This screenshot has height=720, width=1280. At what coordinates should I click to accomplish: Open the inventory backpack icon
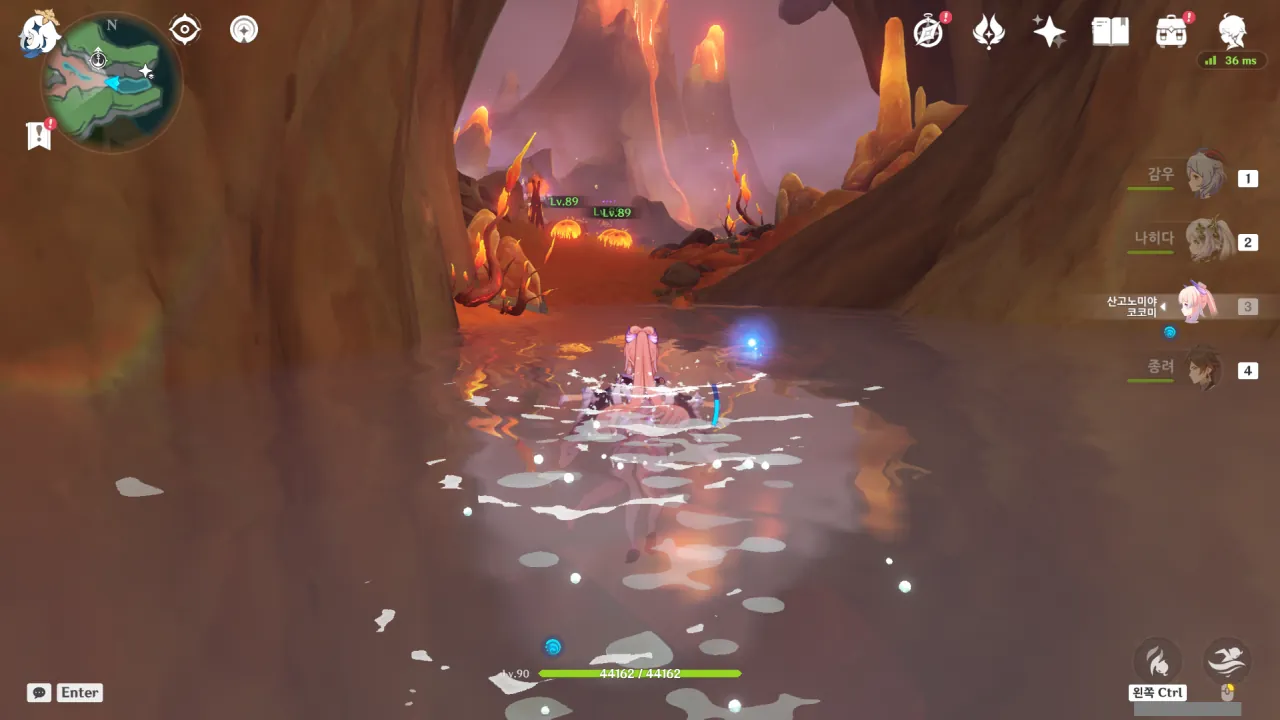pyautogui.click(x=1171, y=32)
